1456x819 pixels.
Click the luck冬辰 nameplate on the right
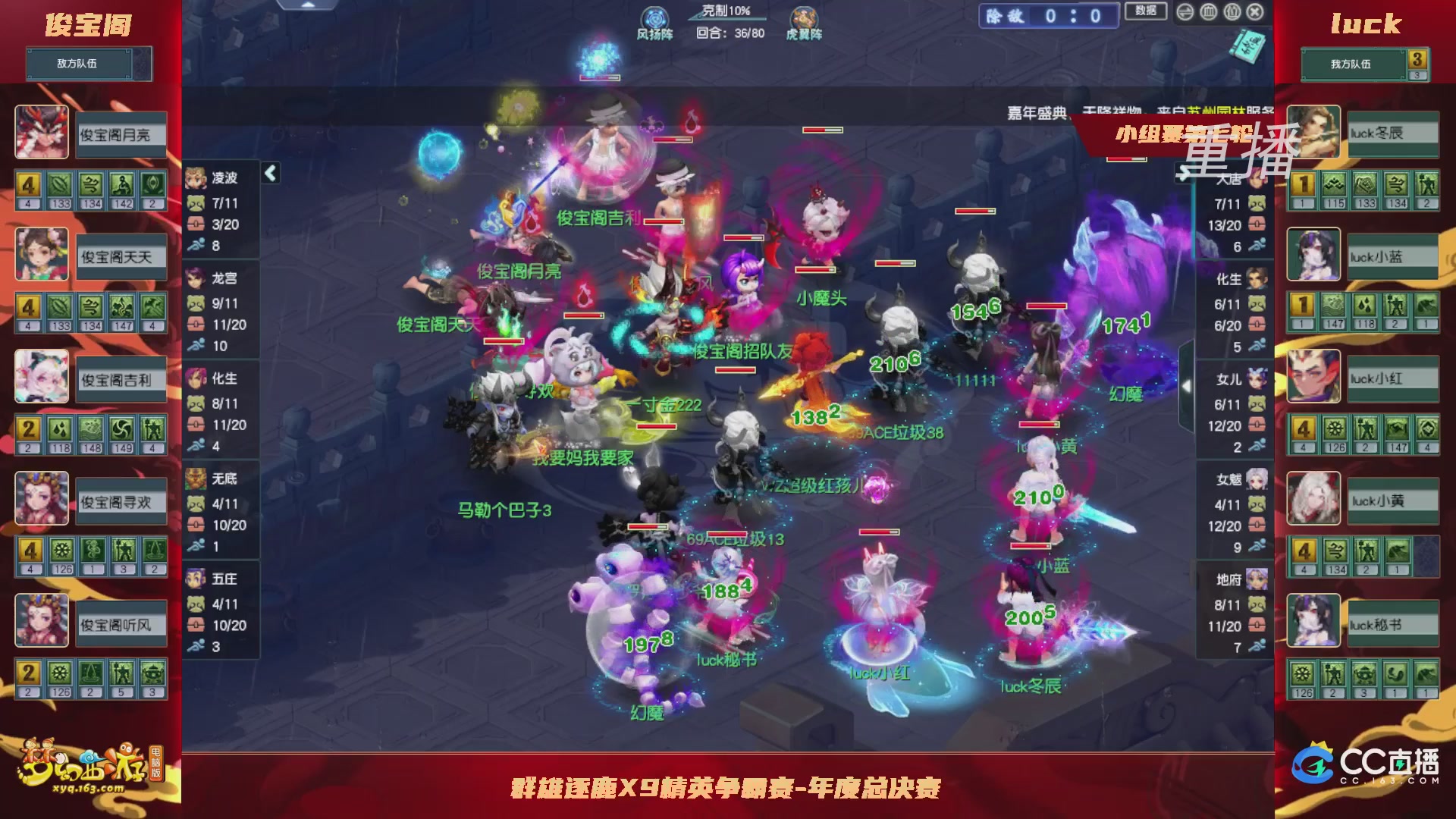(x=1392, y=133)
